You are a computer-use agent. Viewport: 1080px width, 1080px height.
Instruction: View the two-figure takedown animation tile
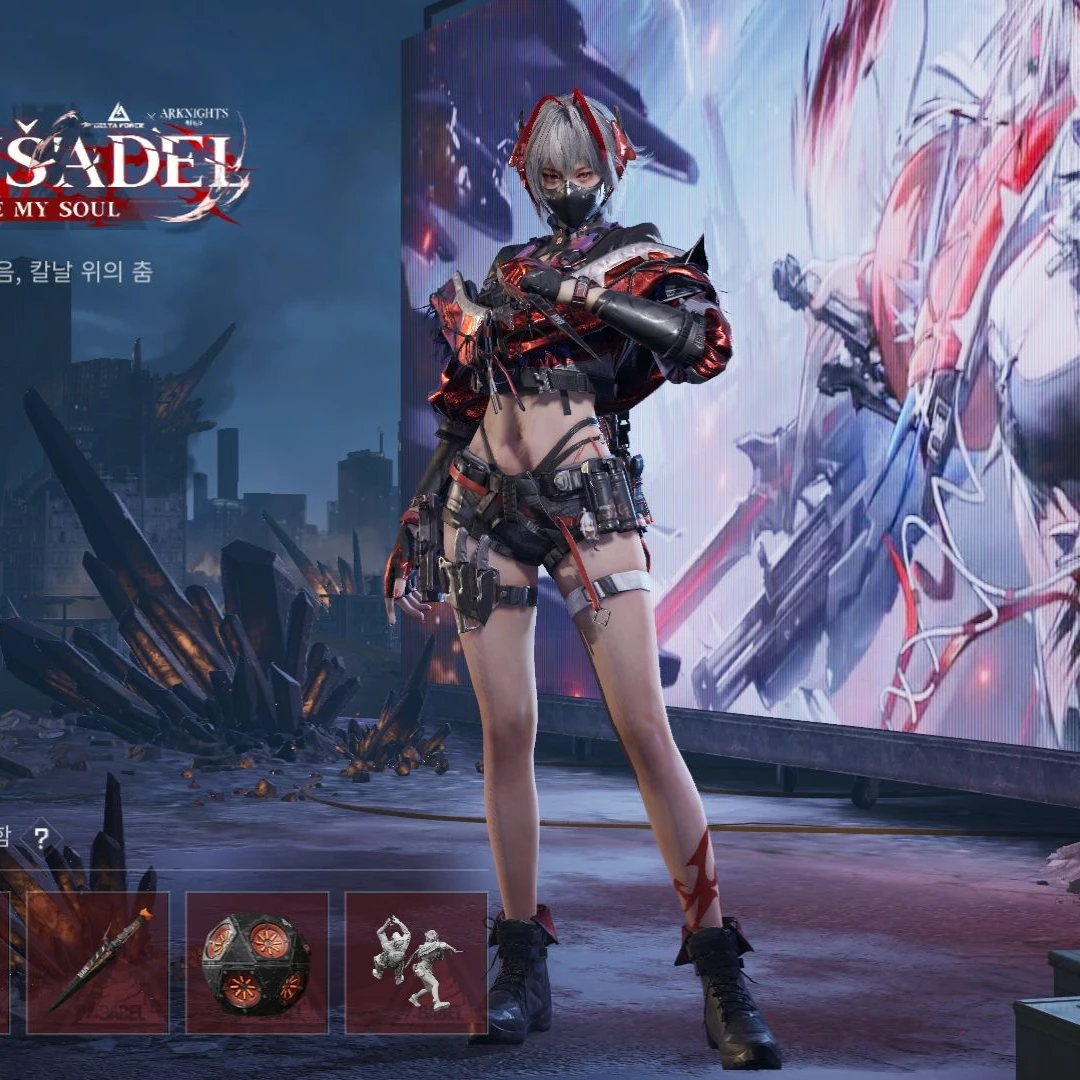click(416, 962)
